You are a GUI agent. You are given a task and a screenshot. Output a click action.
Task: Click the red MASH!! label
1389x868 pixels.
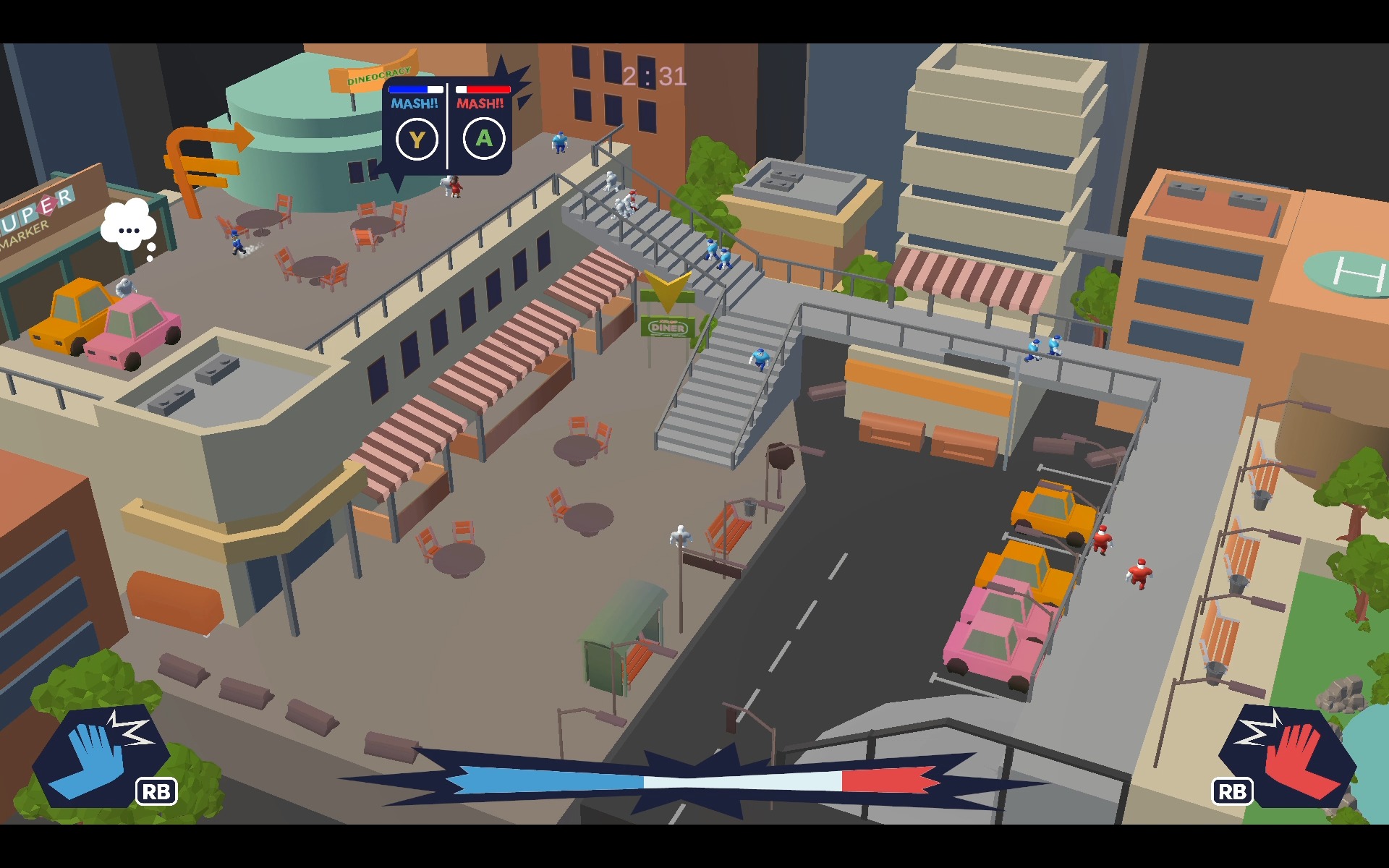pos(480,105)
